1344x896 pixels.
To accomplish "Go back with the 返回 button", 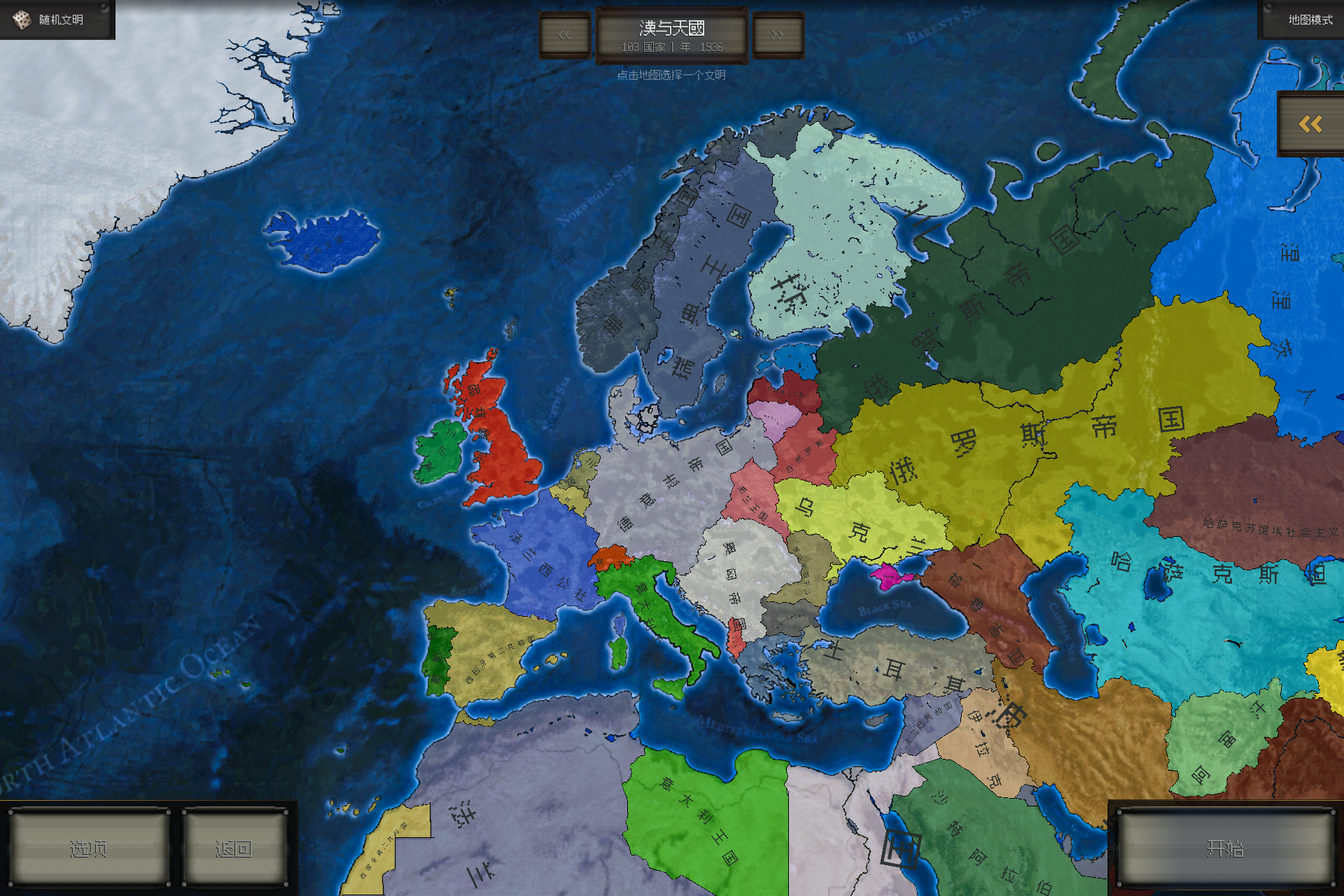I will click(234, 848).
